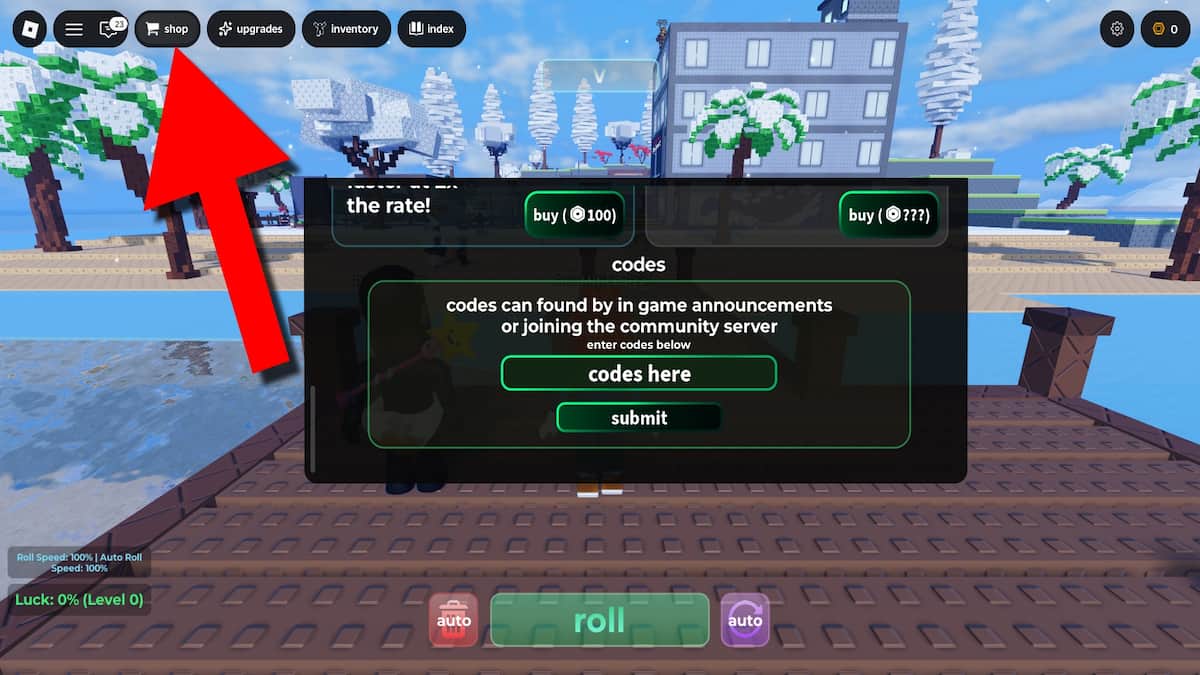Open the chat with 23 notifications
The image size is (1200, 675).
[109, 29]
